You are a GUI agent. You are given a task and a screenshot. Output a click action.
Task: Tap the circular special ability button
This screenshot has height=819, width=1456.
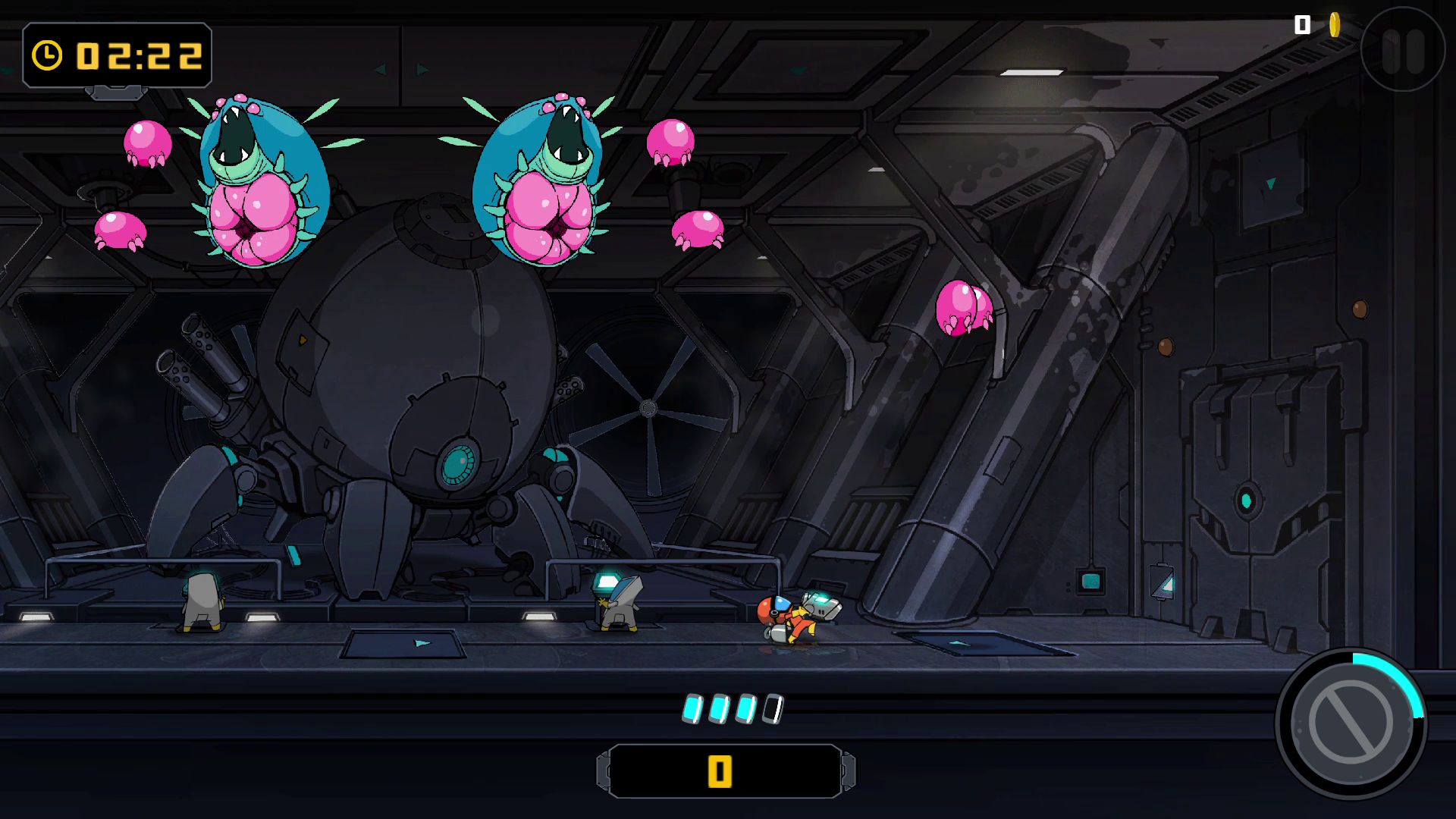[x=1351, y=723]
